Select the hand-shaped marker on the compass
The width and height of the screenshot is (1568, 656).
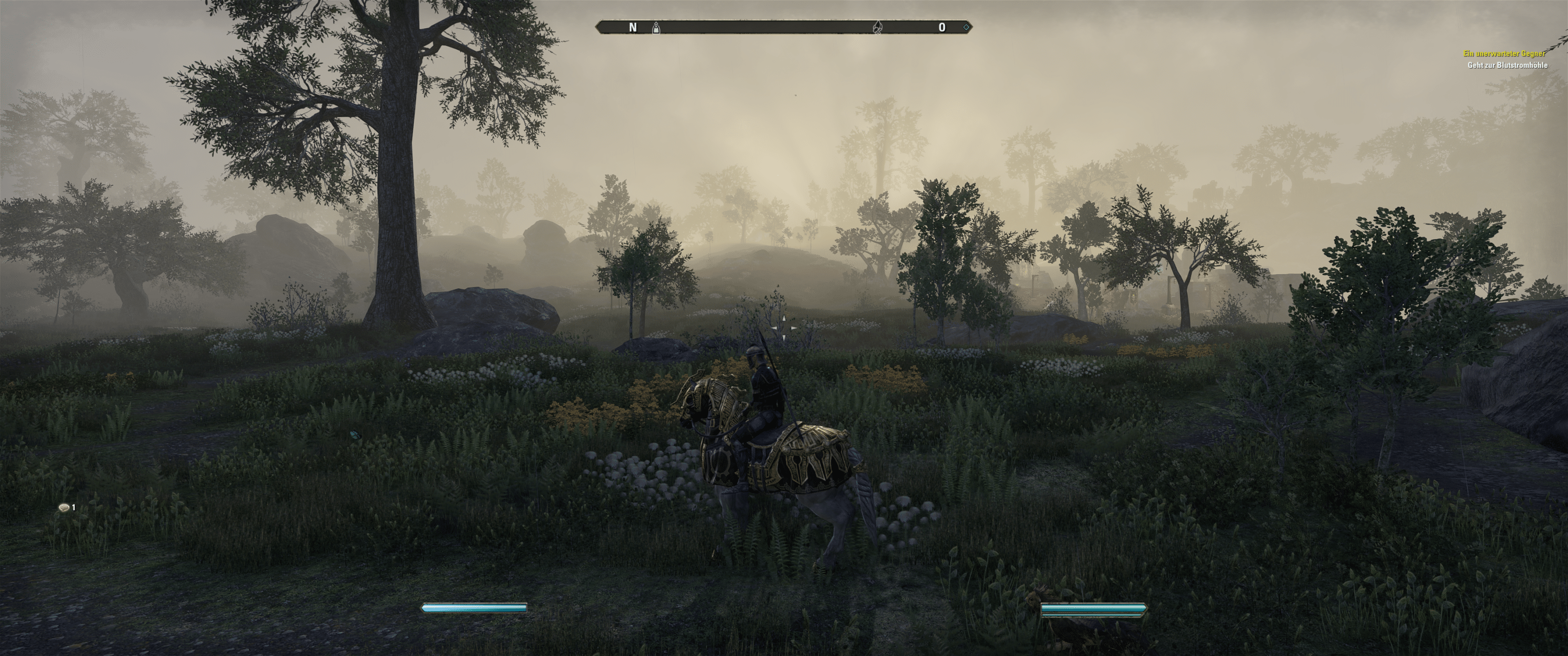click(x=877, y=27)
